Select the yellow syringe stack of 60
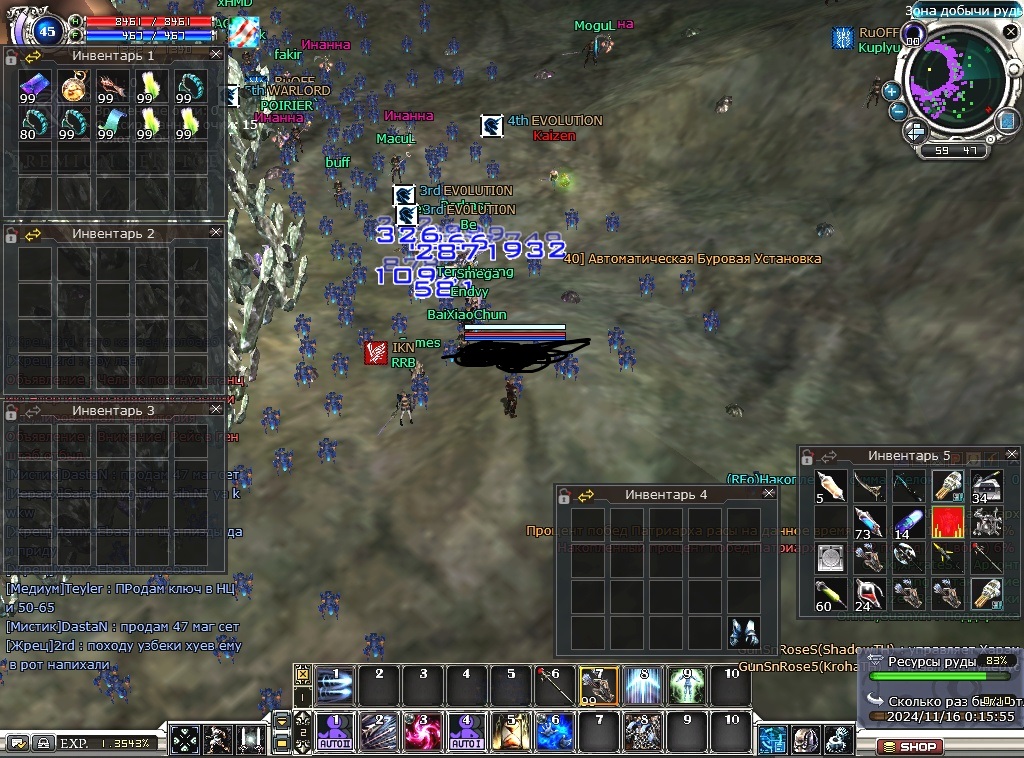This screenshot has height=758, width=1024. (x=831, y=594)
